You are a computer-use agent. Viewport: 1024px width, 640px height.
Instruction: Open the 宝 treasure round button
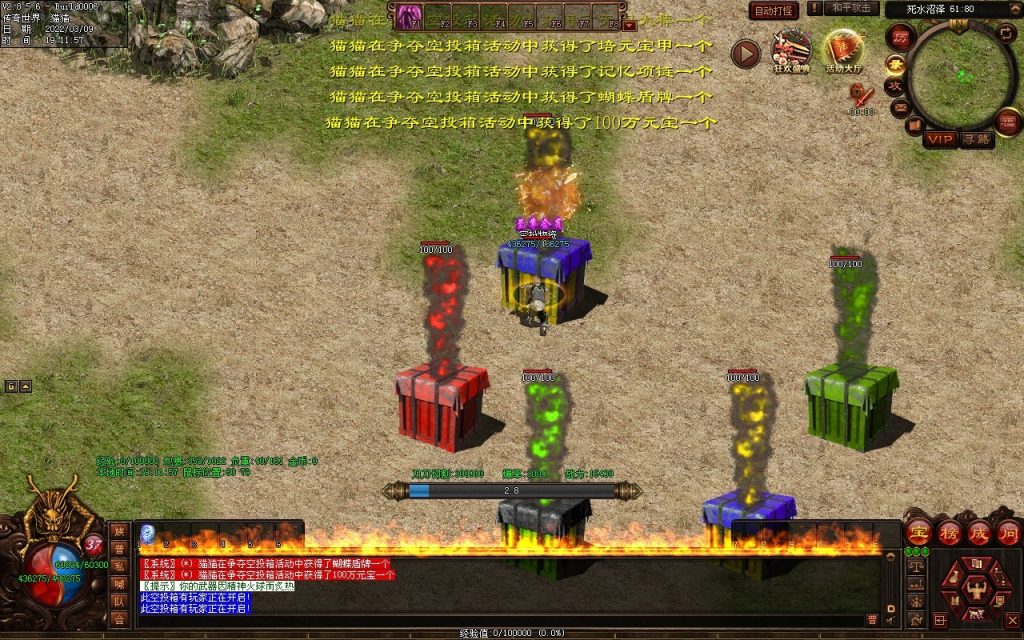point(919,532)
